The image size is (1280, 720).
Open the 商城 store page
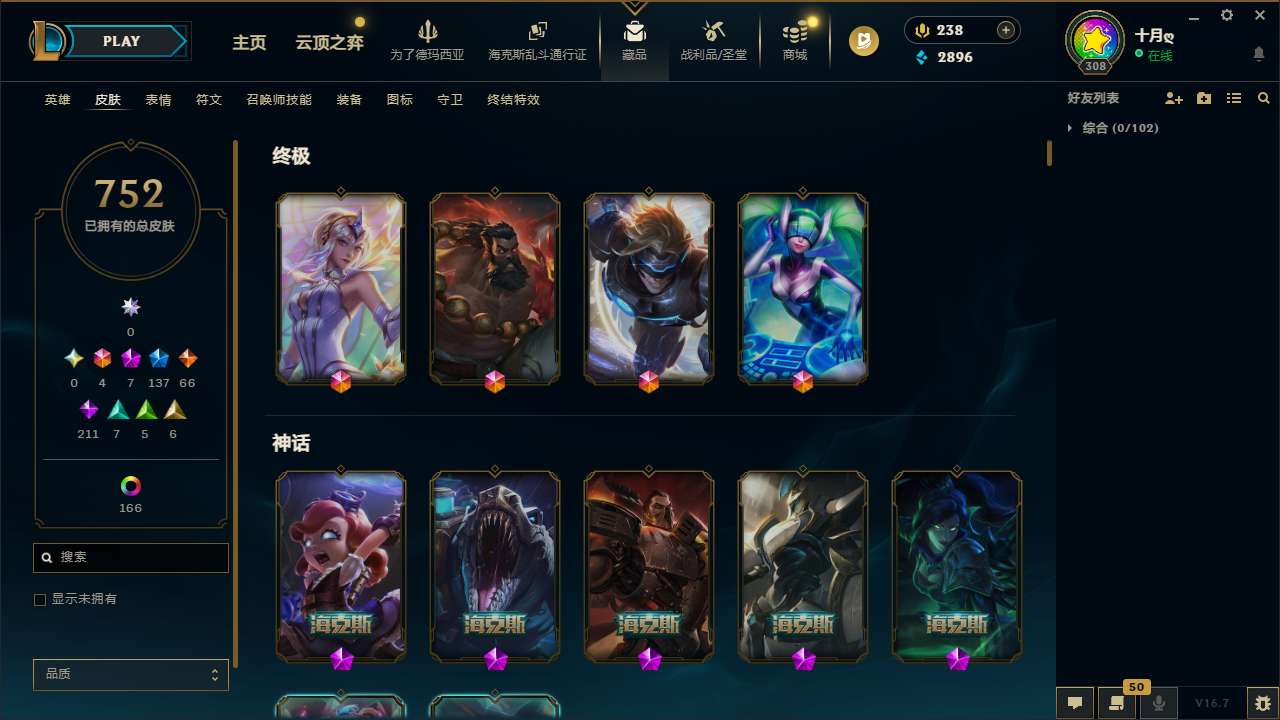(794, 40)
